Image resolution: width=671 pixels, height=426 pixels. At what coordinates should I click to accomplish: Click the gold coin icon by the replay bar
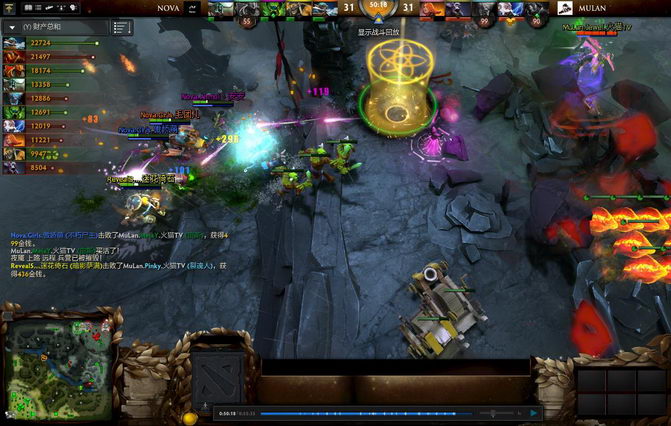(x=190, y=416)
